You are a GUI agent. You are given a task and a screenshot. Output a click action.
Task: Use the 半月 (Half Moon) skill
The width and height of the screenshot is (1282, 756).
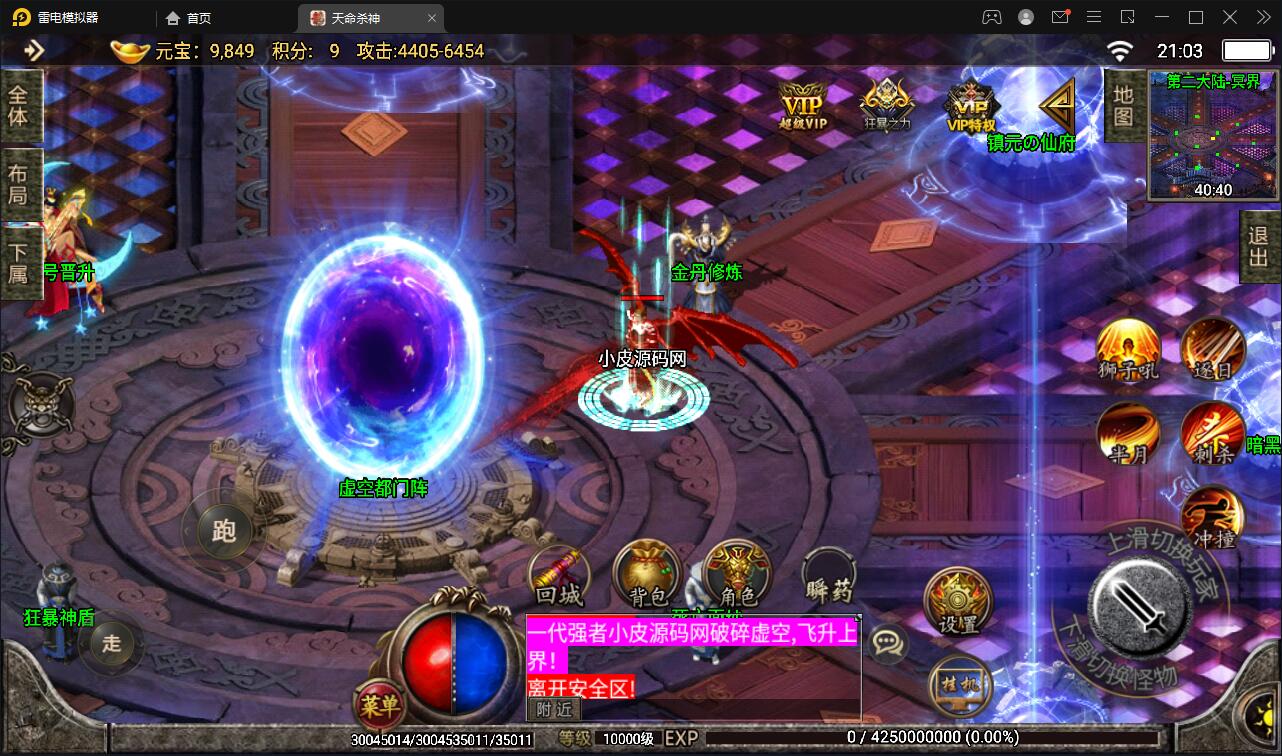1128,432
